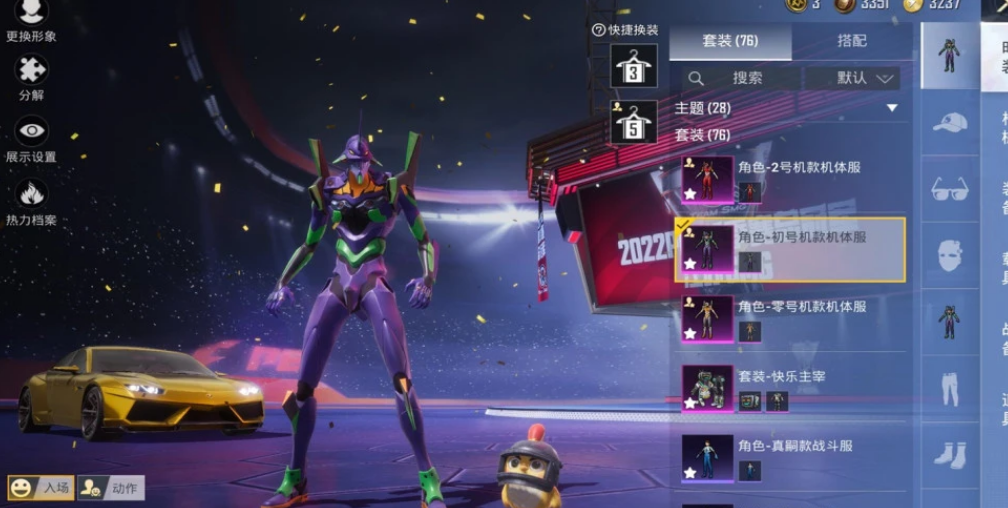Select the 角色-真嗣款战斗服 outfit
1008x508 pixels.
tap(790, 457)
